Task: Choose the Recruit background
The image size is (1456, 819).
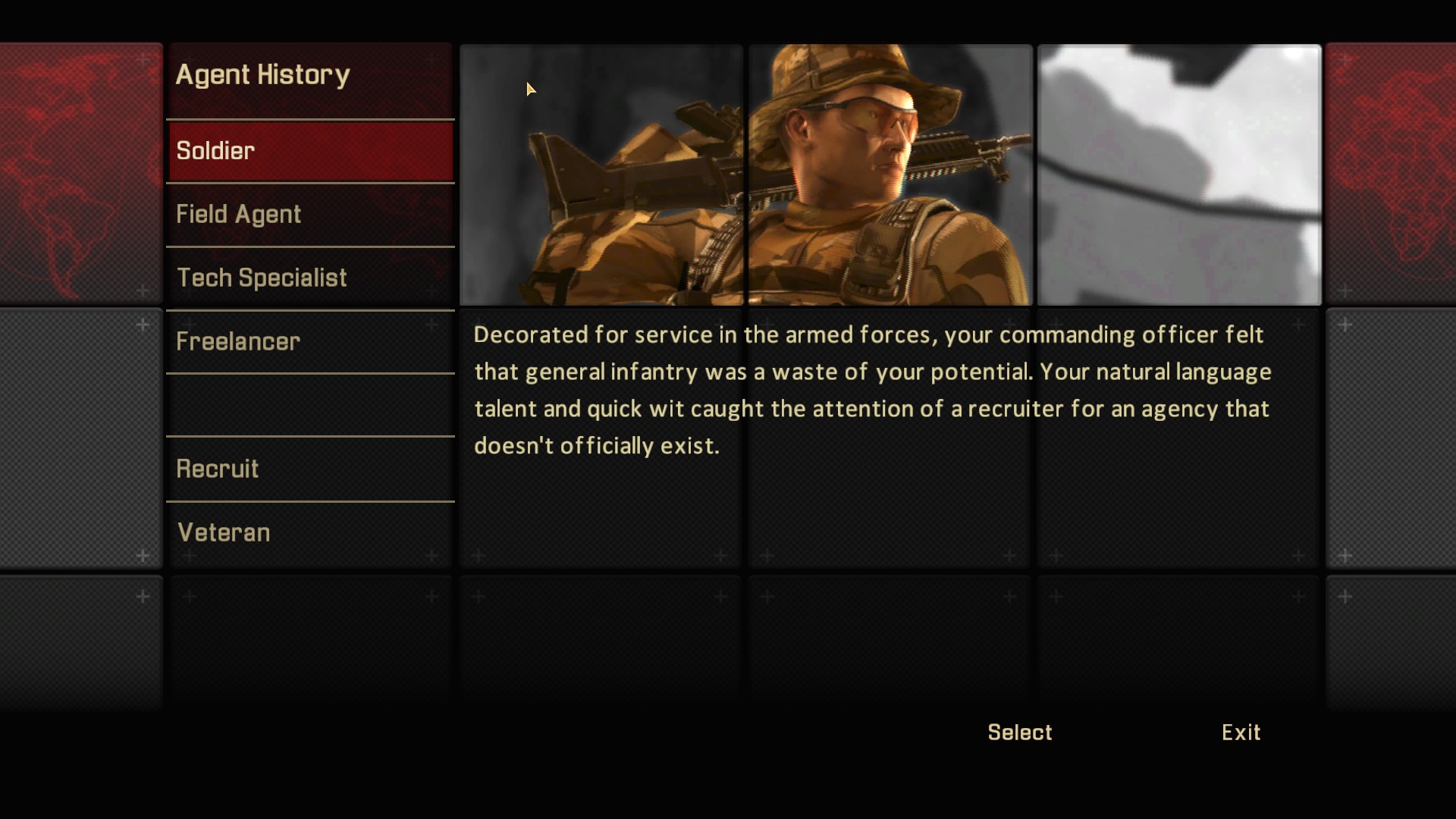Action: (310, 469)
